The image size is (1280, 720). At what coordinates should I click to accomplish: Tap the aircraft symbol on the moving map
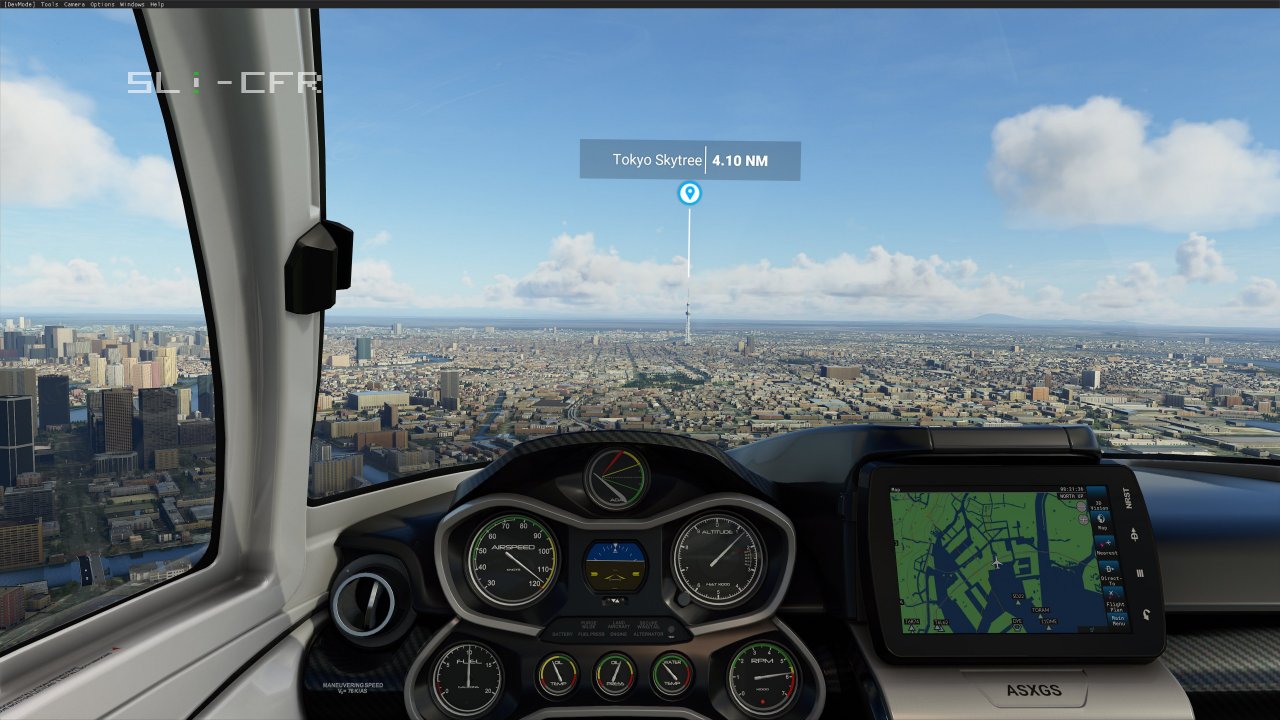point(997,563)
